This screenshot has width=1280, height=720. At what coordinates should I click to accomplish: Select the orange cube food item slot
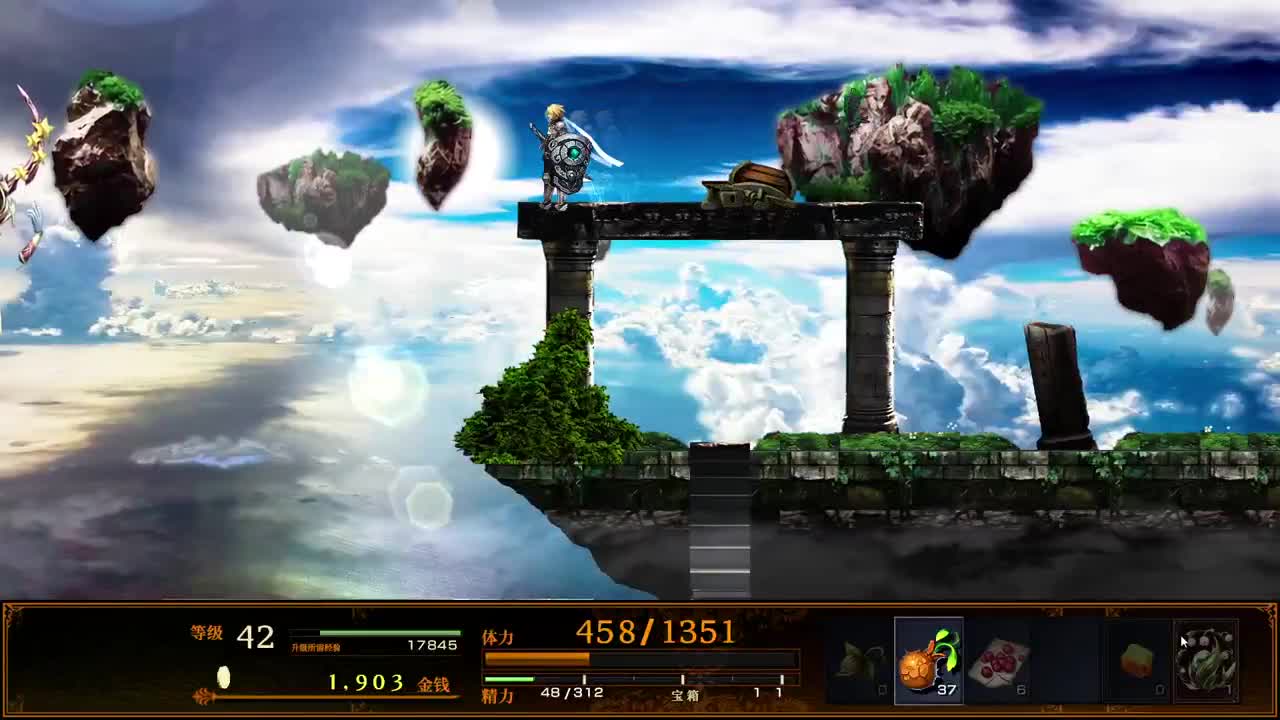click(1136, 659)
